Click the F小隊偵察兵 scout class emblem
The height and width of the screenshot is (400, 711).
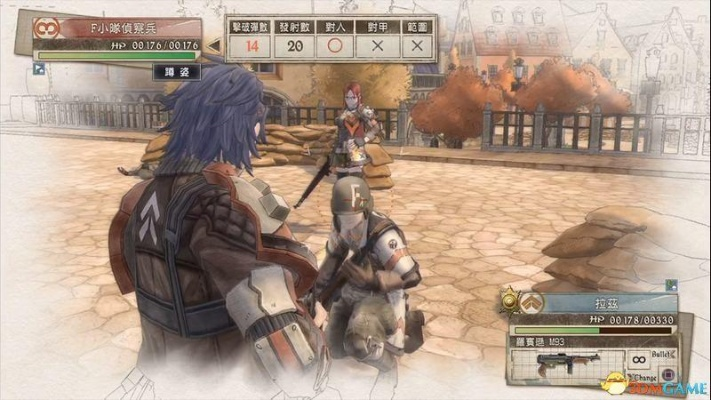[x=44, y=28]
